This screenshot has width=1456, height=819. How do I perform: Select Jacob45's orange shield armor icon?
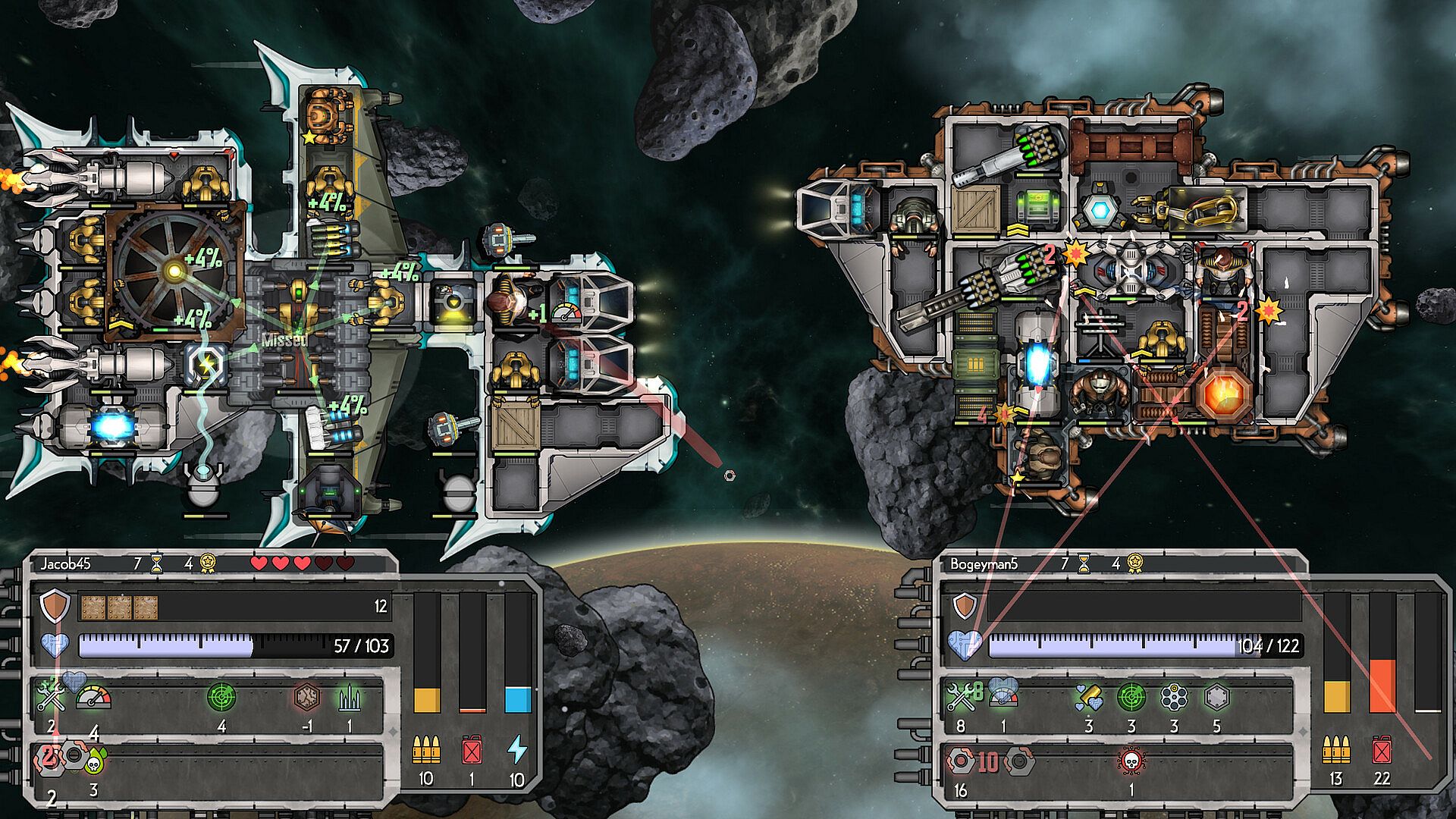click(55, 607)
